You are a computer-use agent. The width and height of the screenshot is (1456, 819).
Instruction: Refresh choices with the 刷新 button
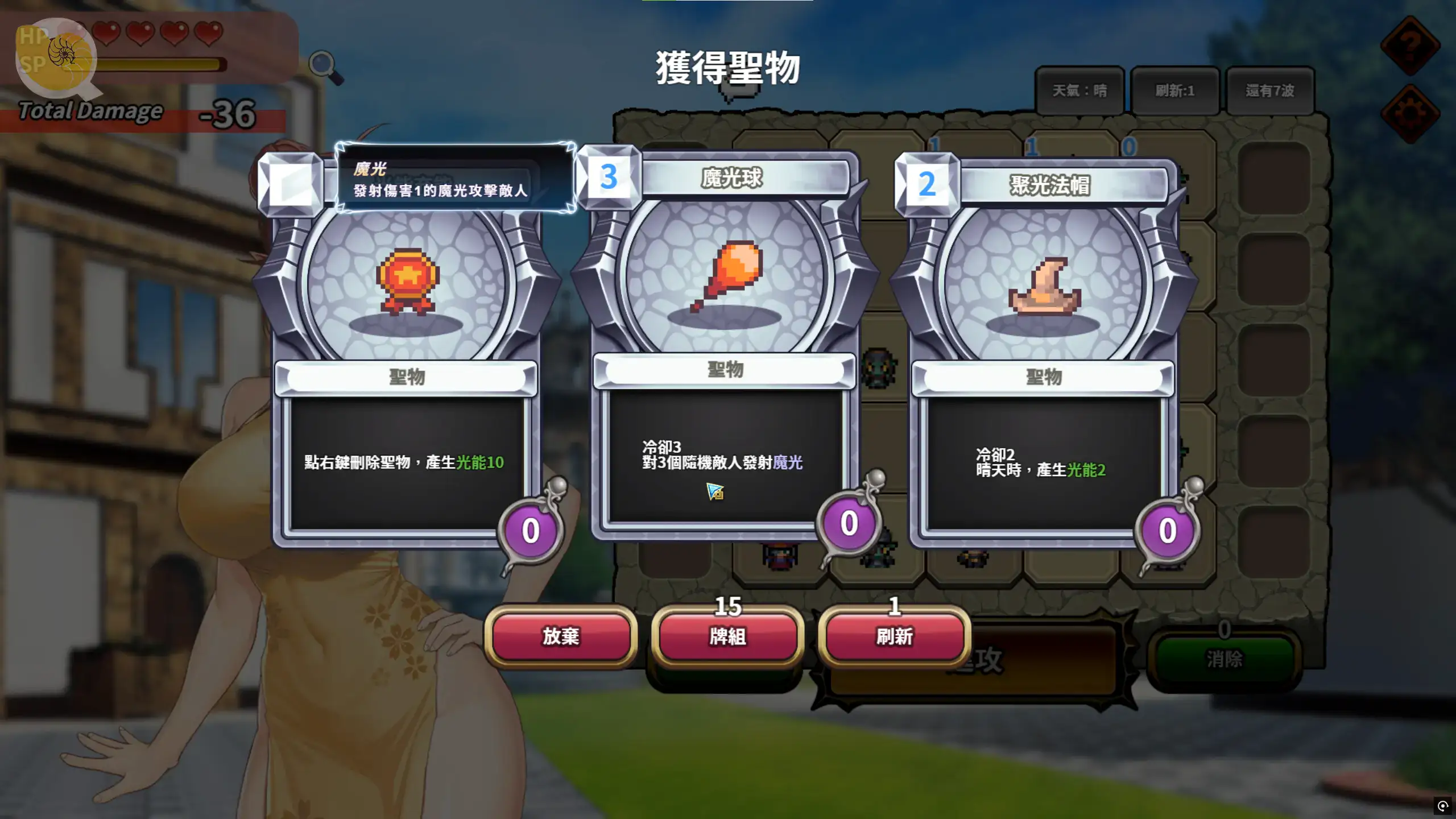894,636
